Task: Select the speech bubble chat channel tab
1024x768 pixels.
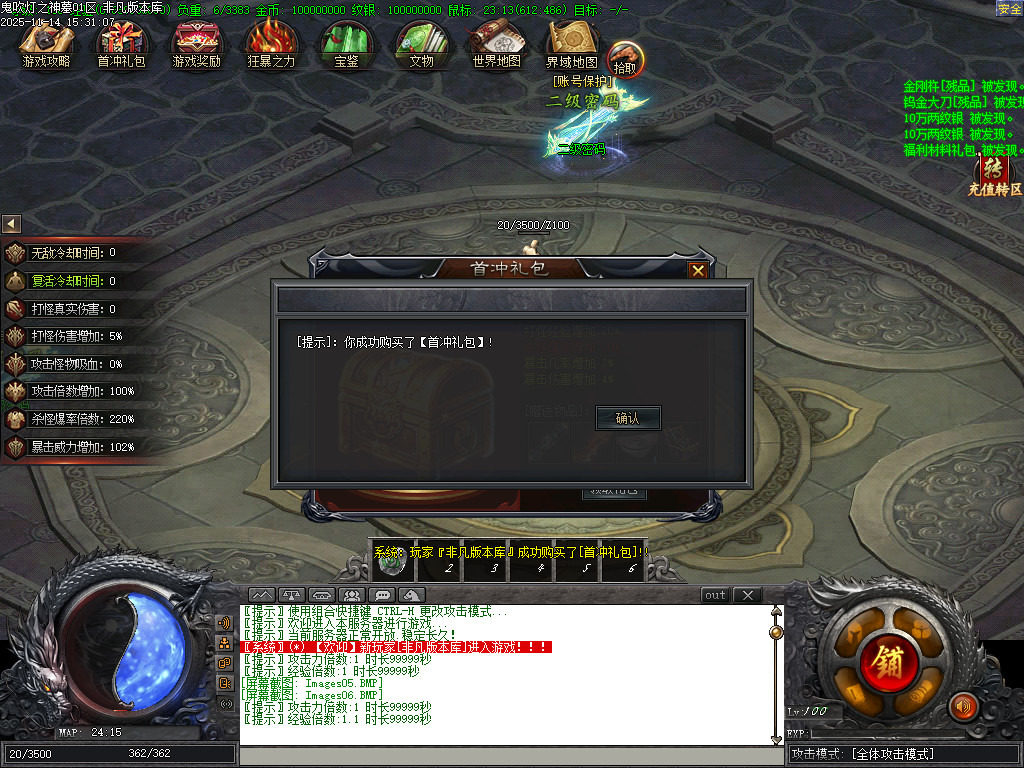Action: click(380, 595)
